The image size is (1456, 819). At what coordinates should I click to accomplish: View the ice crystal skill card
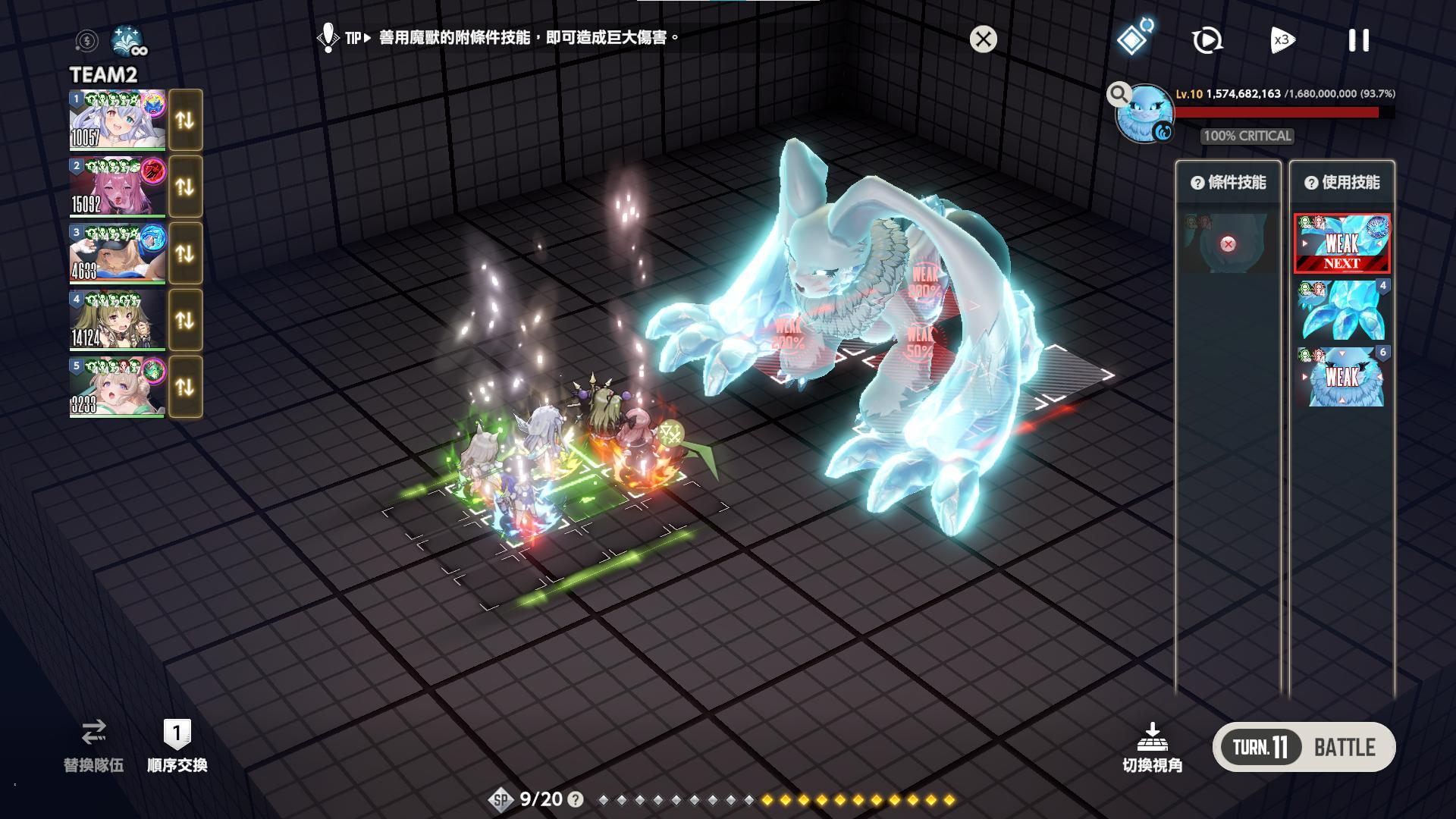coord(1341,310)
